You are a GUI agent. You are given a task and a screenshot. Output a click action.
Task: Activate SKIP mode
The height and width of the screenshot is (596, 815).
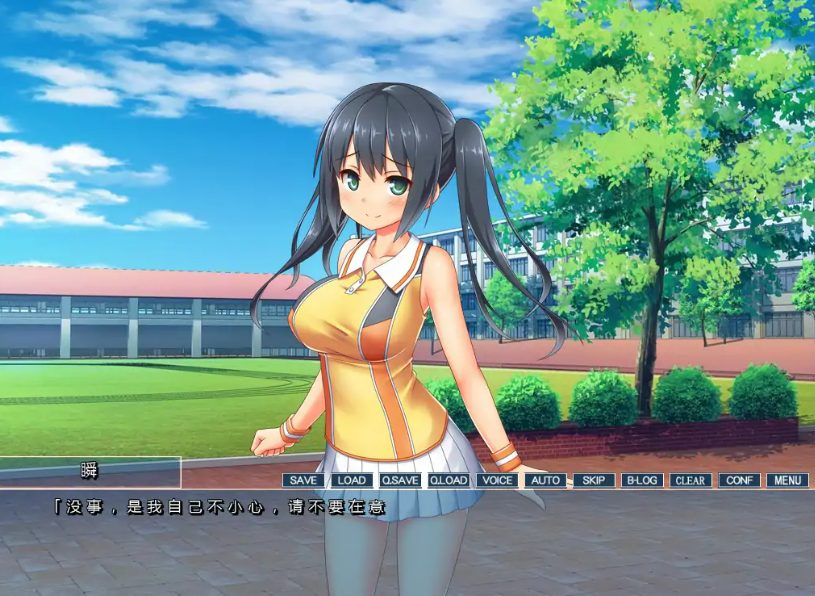(594, 480)
